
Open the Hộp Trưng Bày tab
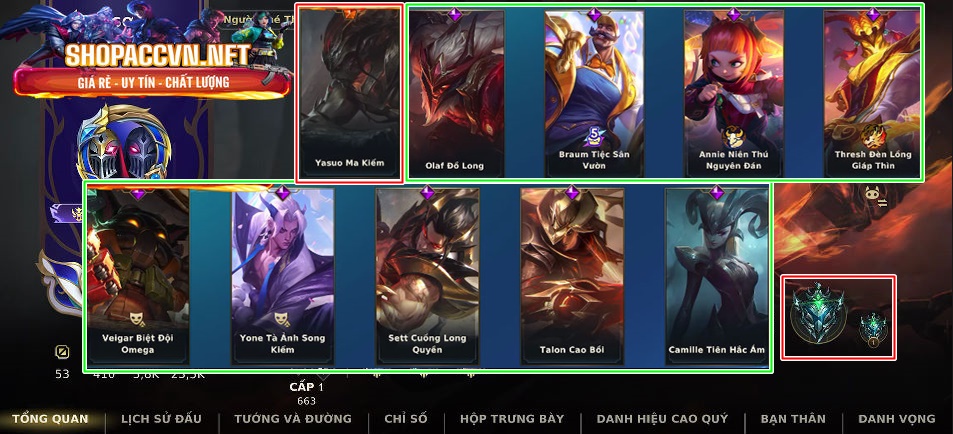[512, 419]
